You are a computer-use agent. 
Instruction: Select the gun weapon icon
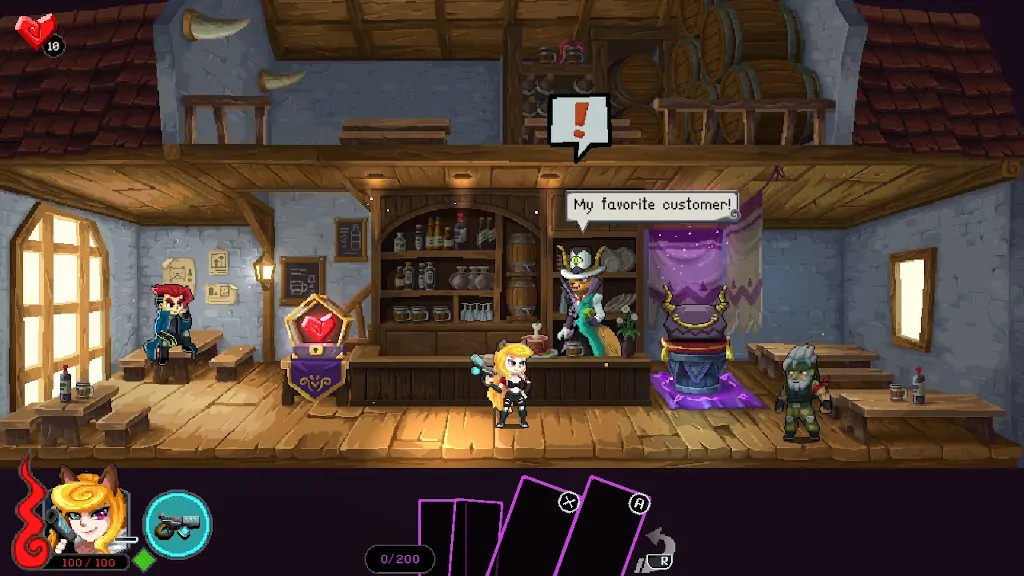(x=178, y=523)
